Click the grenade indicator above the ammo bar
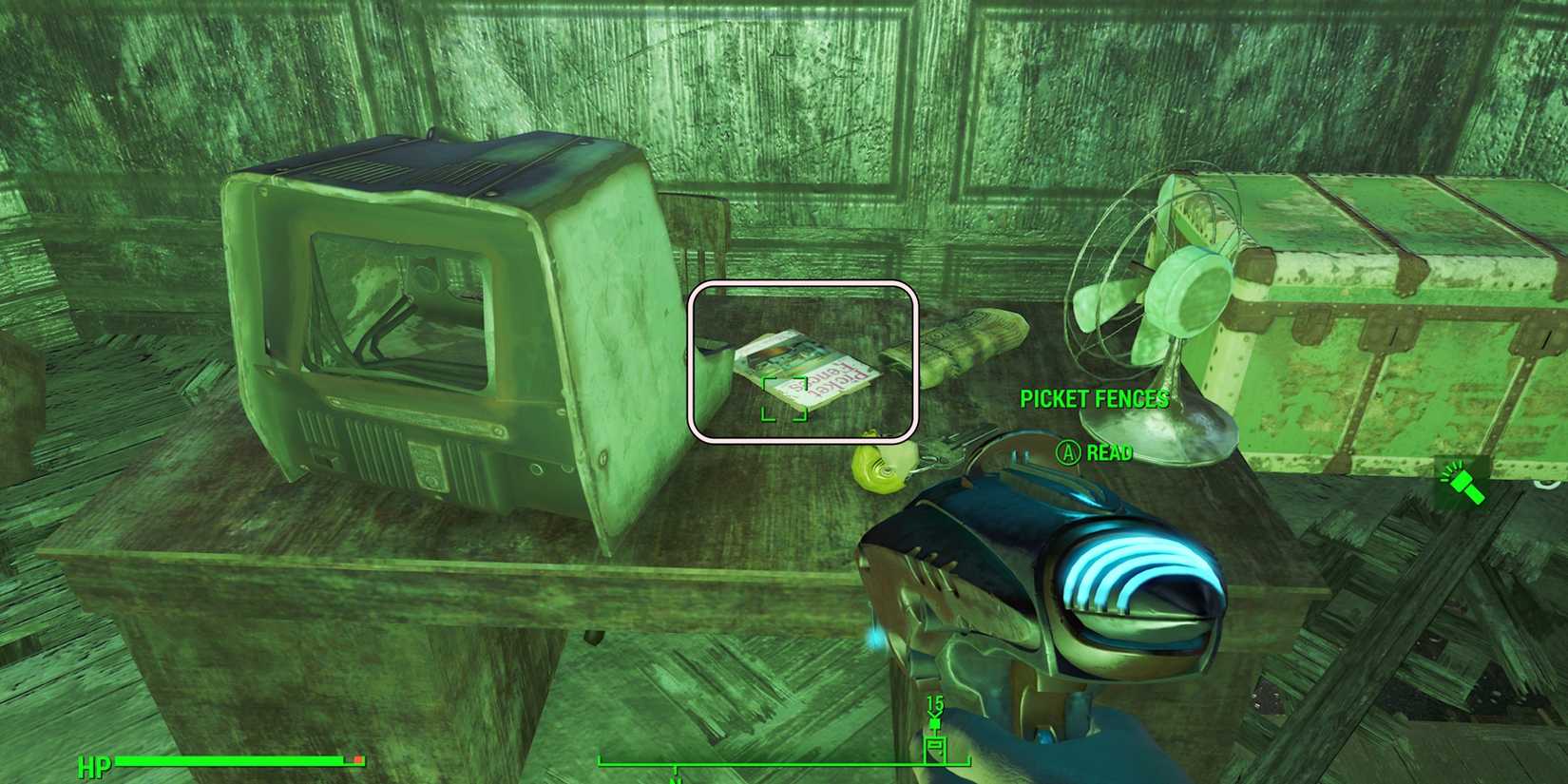 [934, 722]
